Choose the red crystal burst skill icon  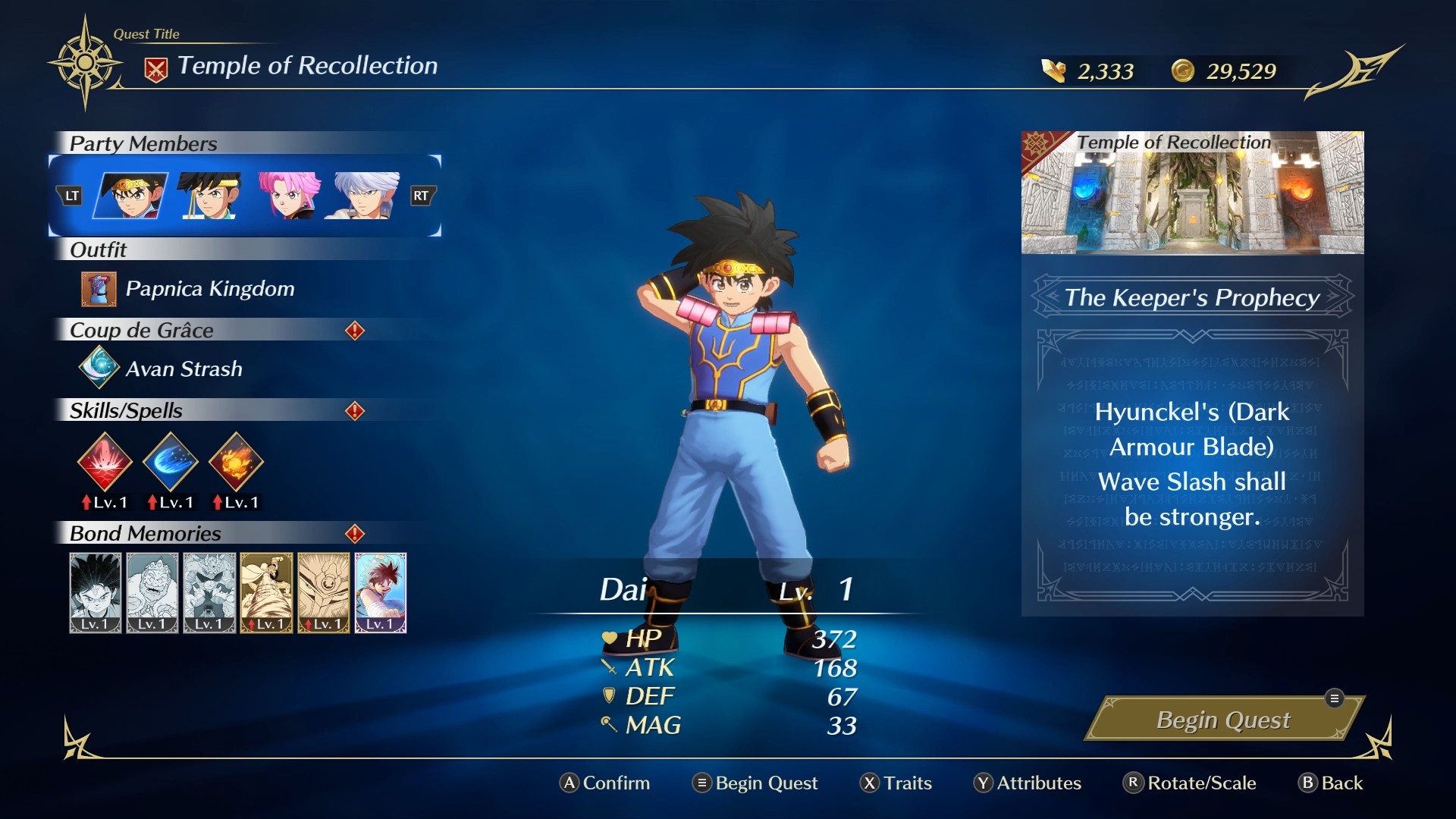(x=105, y=461)
